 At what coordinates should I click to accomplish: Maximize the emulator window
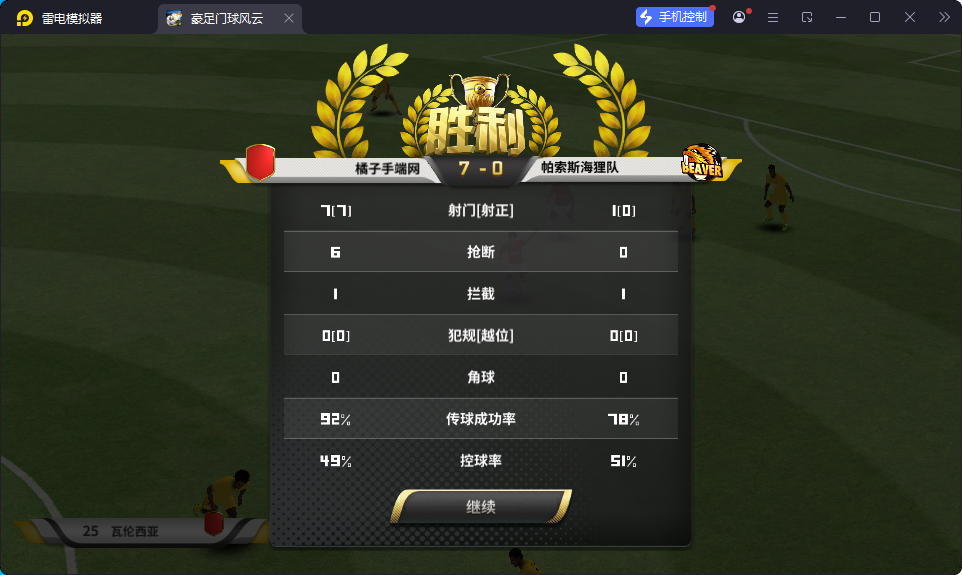click(x=875, y=17)
